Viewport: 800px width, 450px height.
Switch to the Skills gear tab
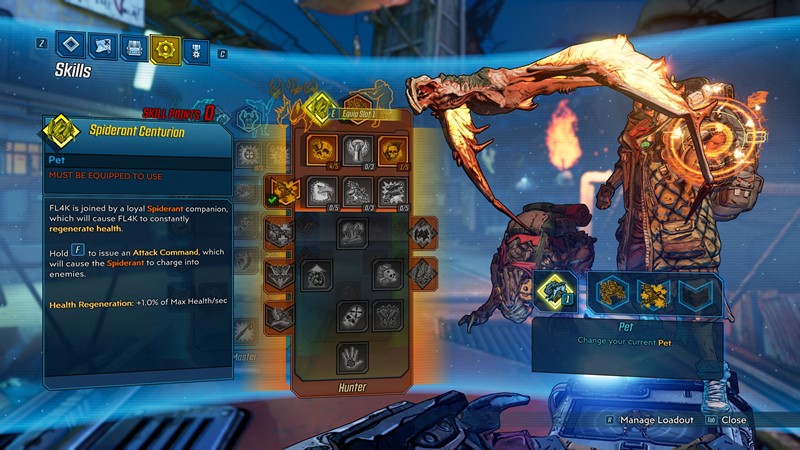pyautogui.click(x=165, y=46)
